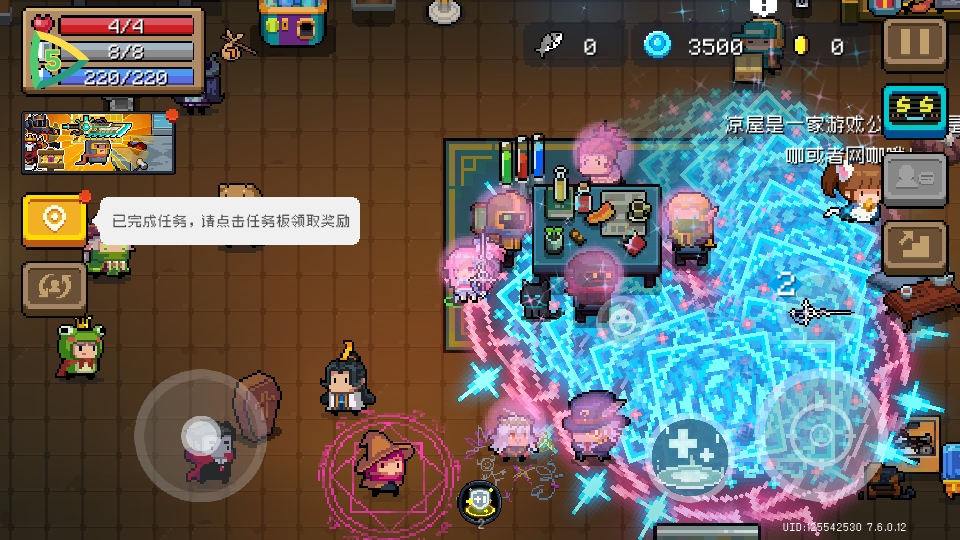This screenshot has height=540, width=960.
Task: Tap the task-completed reward notice bubble
Action: coord(230,221)
